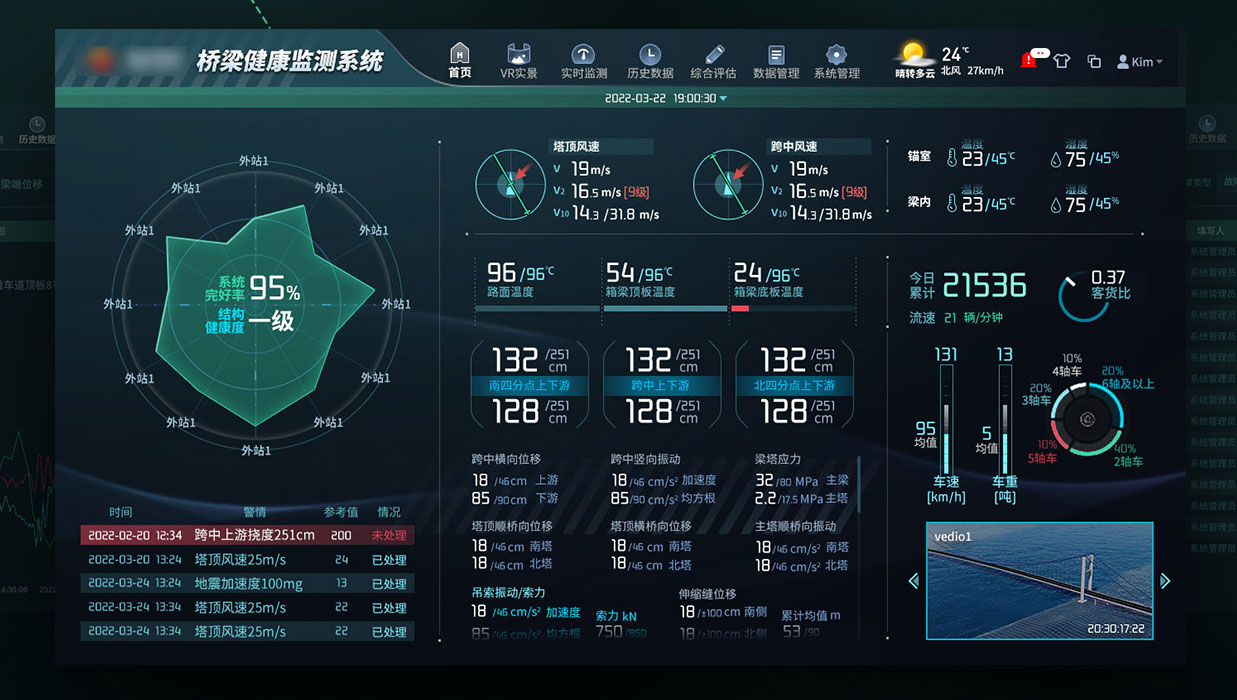
Task: Switch to the 实时监测 tab
Action: point(583,60)
